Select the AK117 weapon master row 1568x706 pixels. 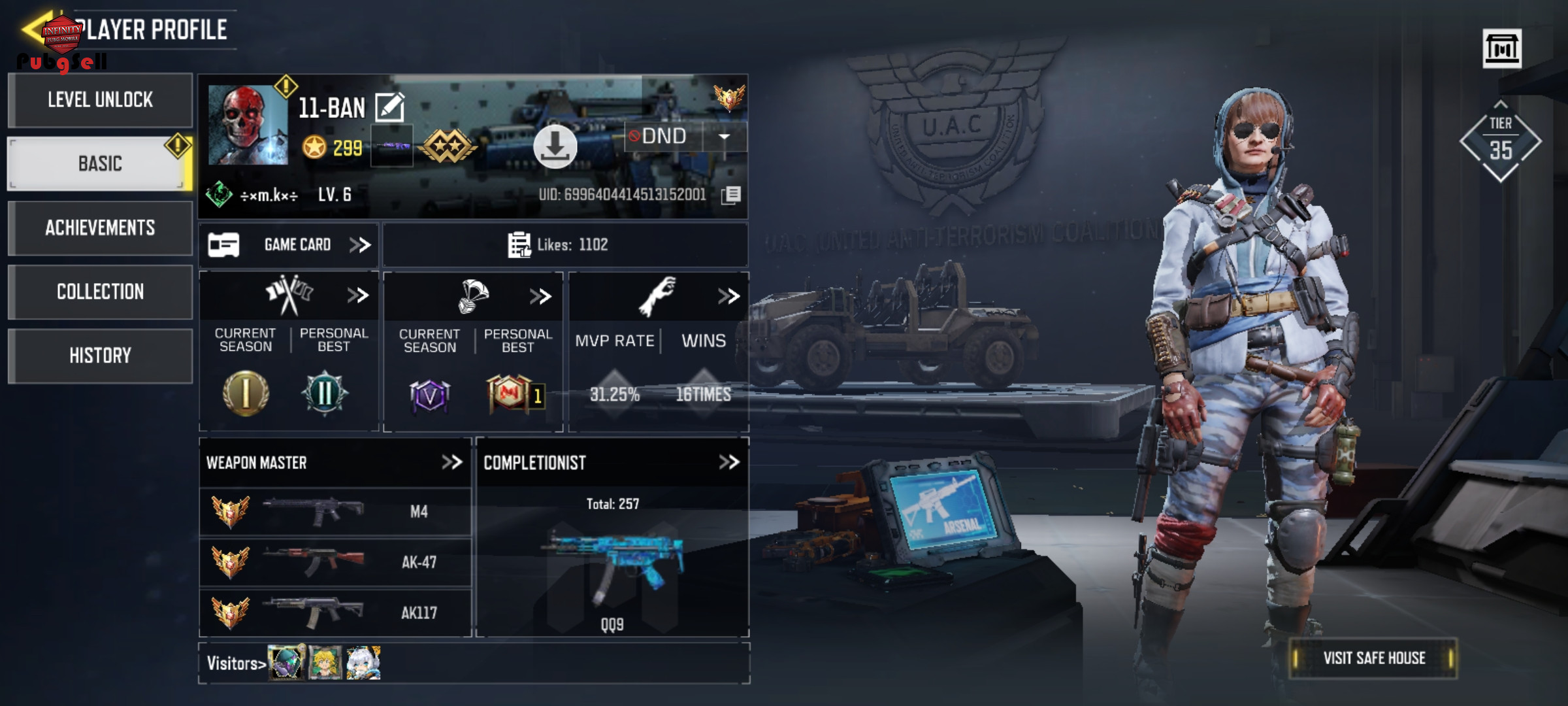click(335, 613)
